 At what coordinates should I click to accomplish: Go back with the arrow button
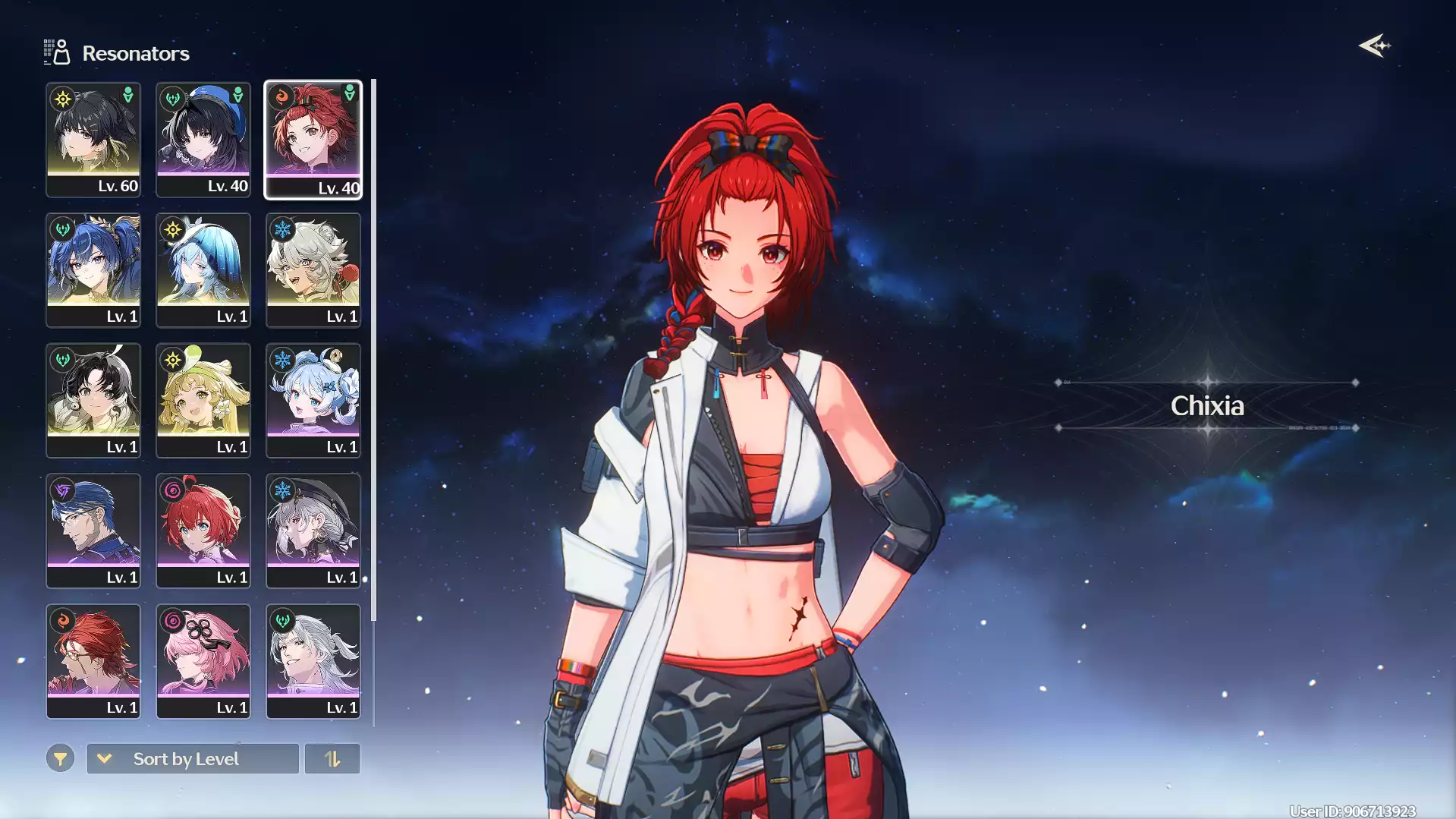[x=1374, y=46]
